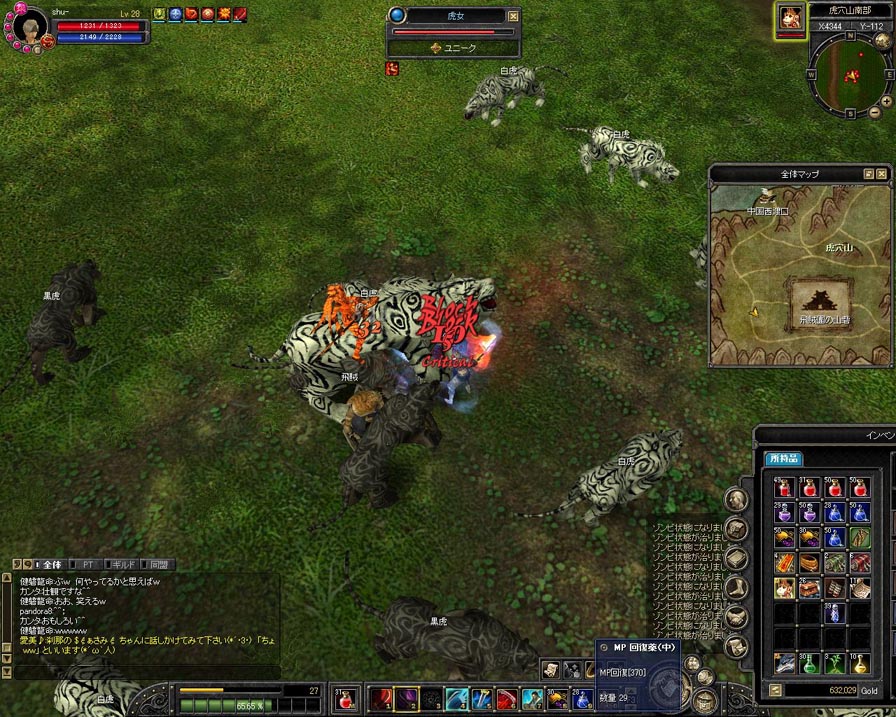Close the 全体マップ world map window

click(884, 174)
